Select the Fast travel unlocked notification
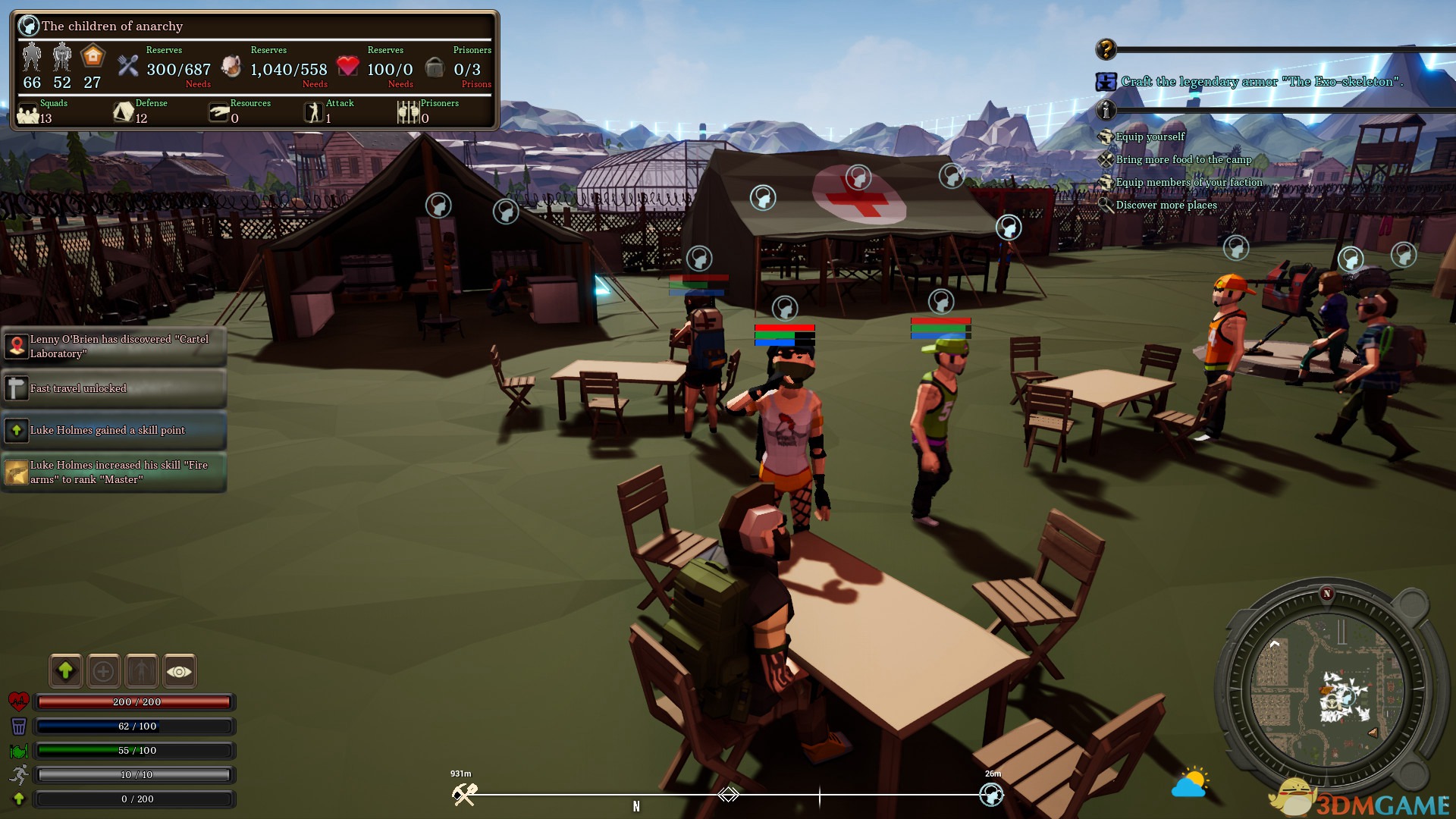The image size is (1456, 819). click(114, 388)
